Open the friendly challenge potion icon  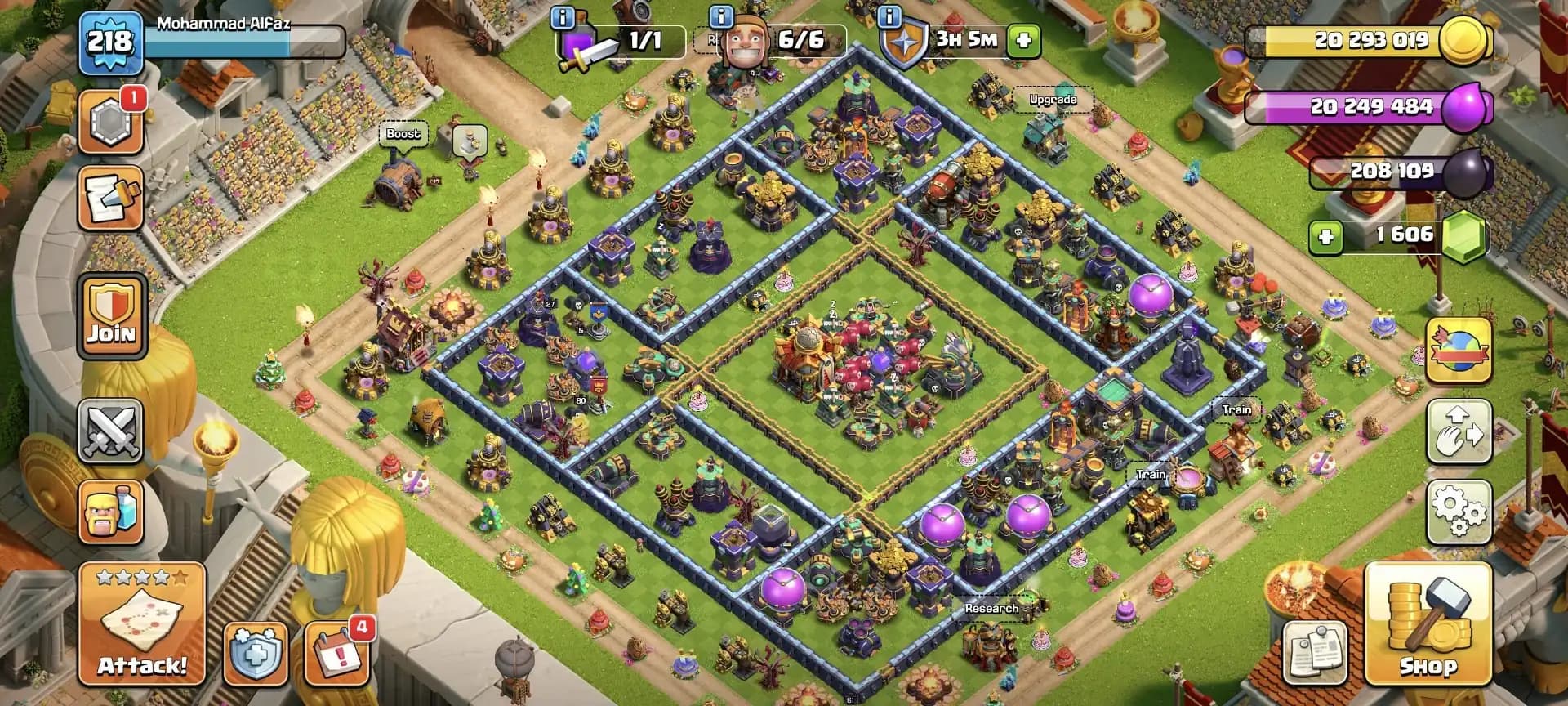[112, 512]
